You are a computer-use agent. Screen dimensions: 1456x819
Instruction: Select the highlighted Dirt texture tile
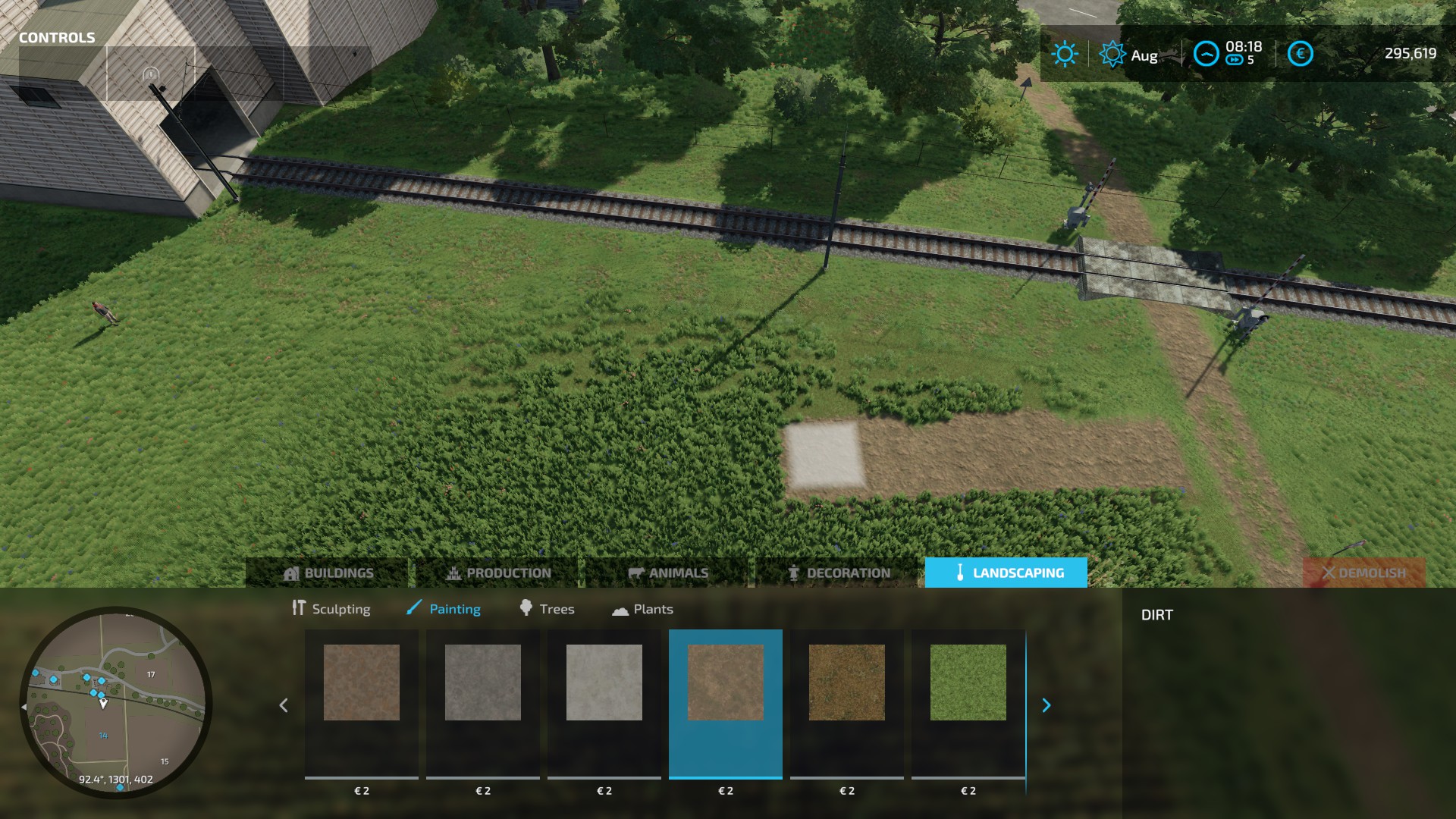726,682
